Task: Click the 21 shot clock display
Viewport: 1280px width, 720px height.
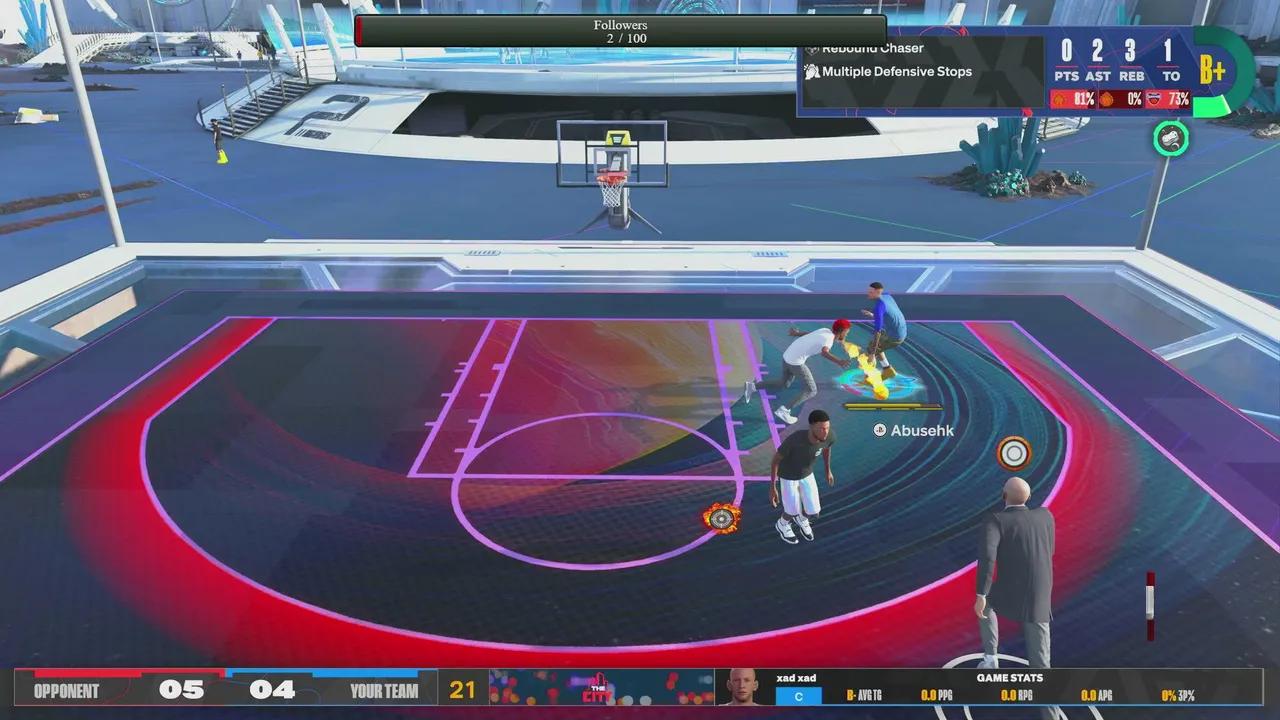Action: point(462,689)
